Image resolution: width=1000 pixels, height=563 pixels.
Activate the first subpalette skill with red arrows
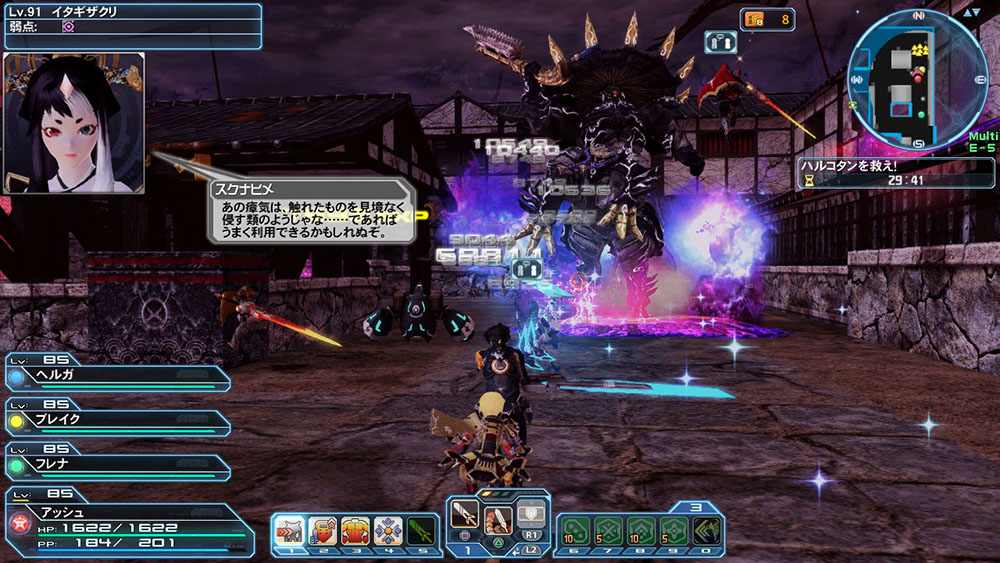click(290, 529)
